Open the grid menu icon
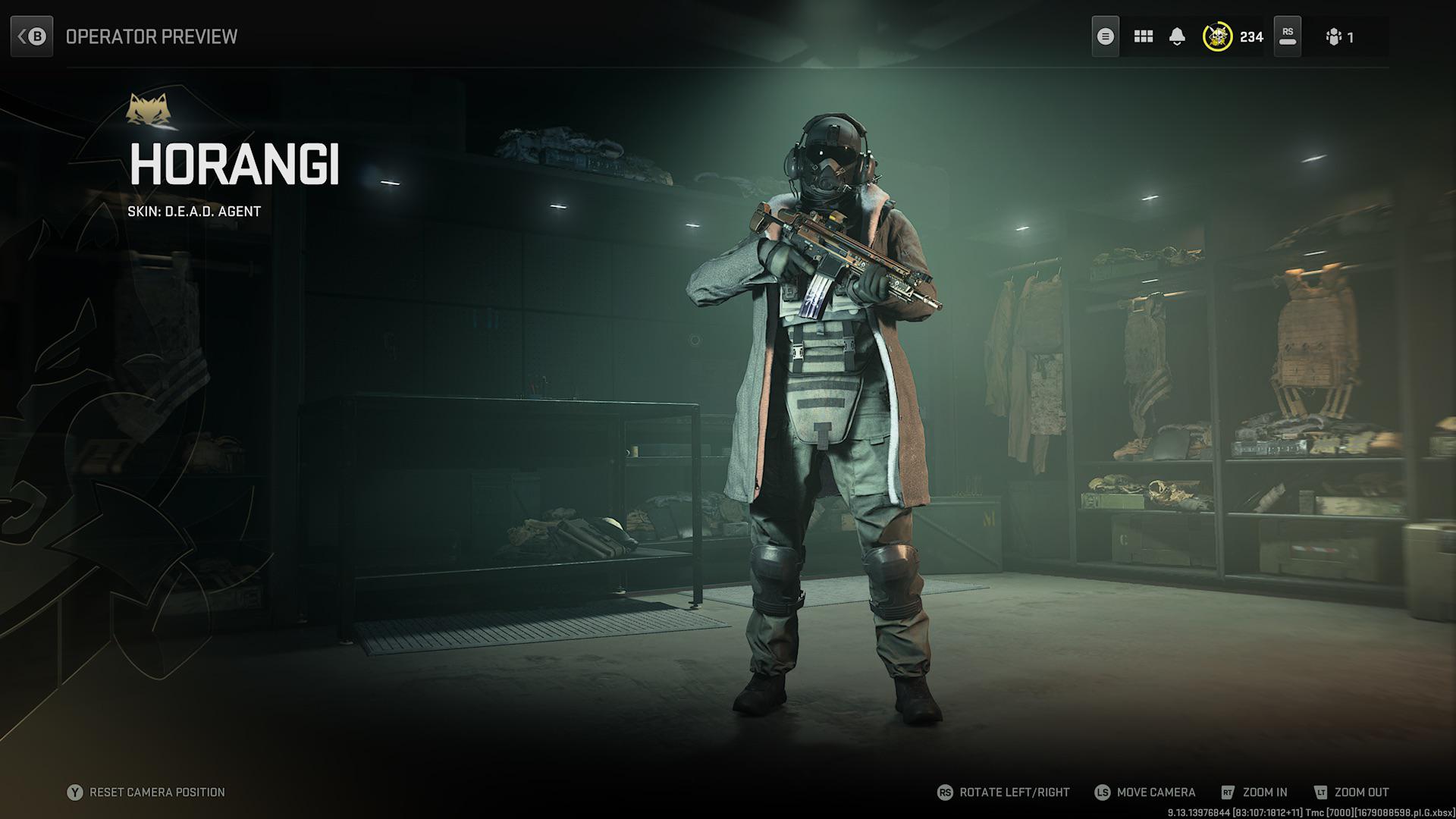Screen dimensions: 1456x819 tap(1143, 36)
